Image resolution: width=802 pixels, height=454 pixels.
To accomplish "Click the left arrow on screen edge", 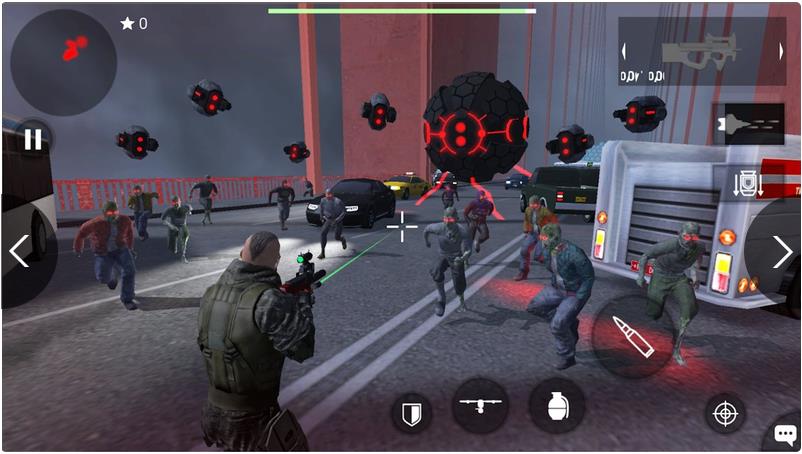I will (19, 251).
